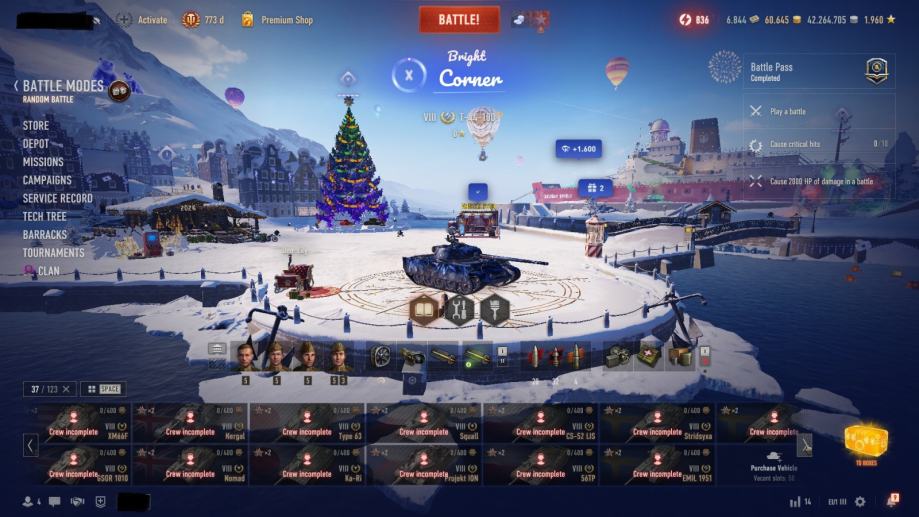Open the Tech Tree
This screenshot has width=919, height=517.
pos(45,216)
